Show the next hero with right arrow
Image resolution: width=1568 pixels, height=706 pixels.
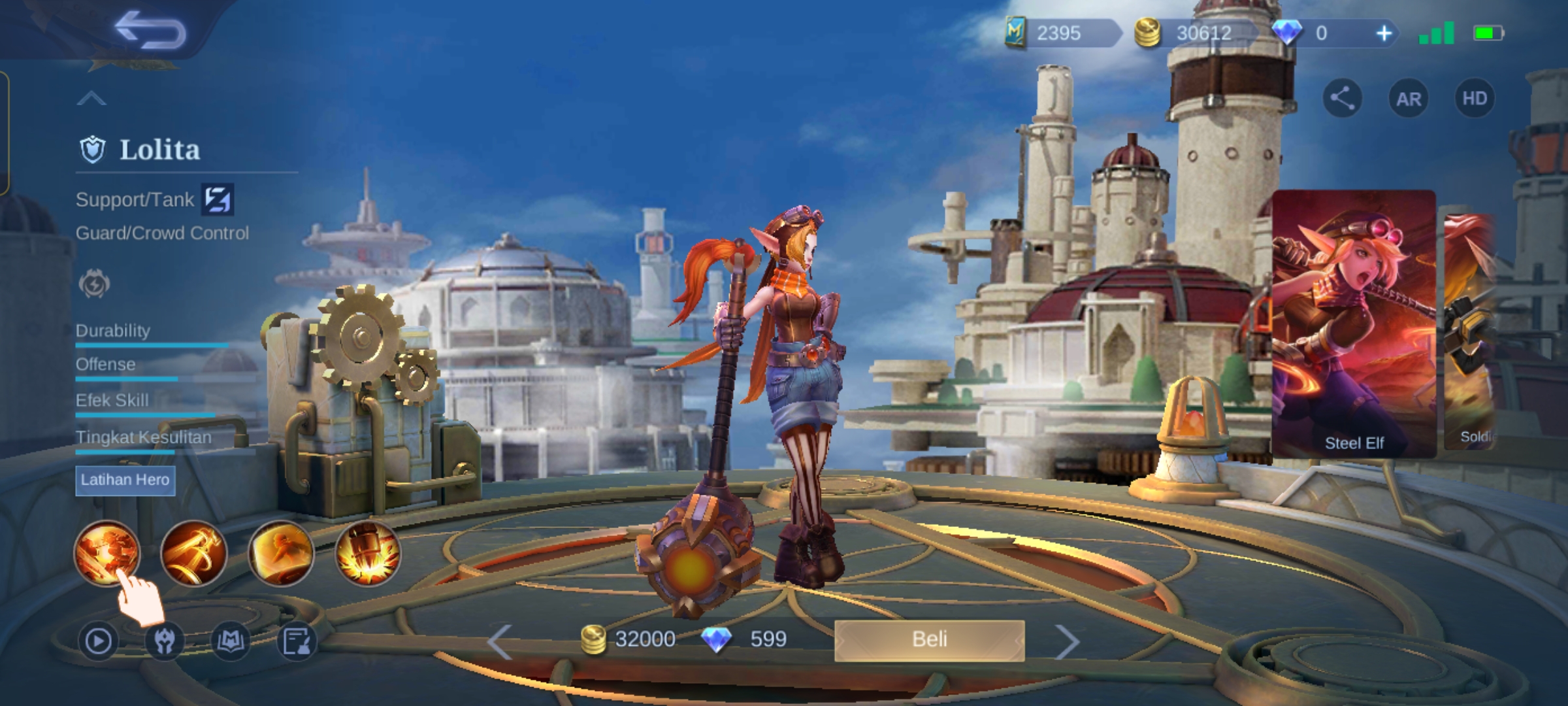point(1066,641)
